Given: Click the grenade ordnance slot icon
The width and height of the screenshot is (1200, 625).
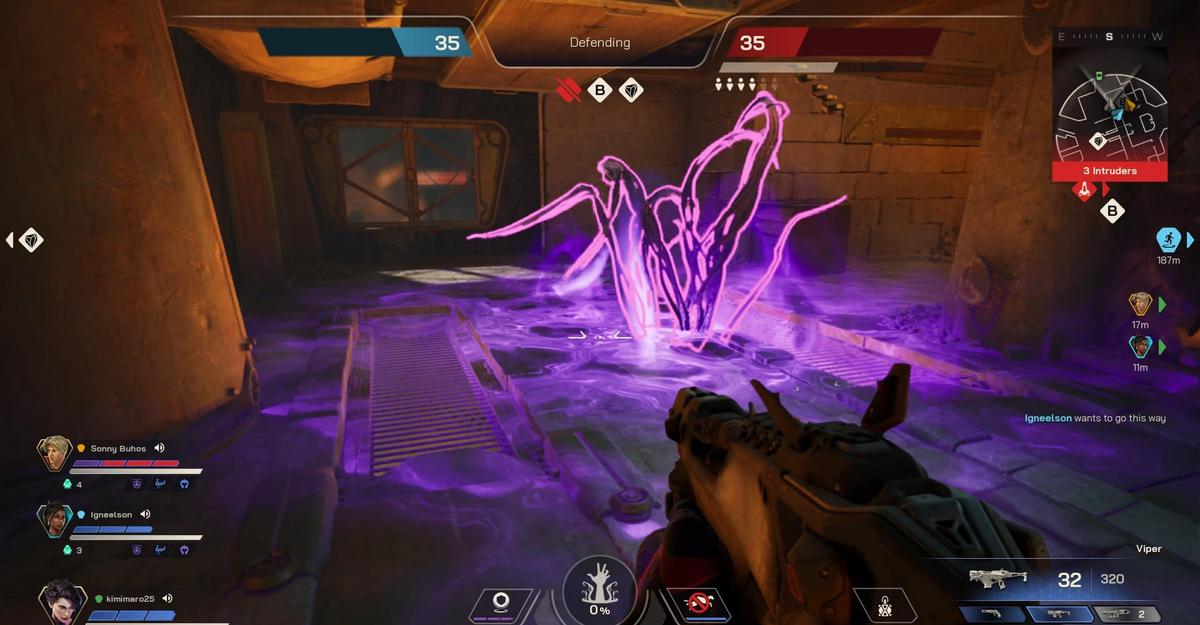Looking at the screenshot, I should coord(885,605).
